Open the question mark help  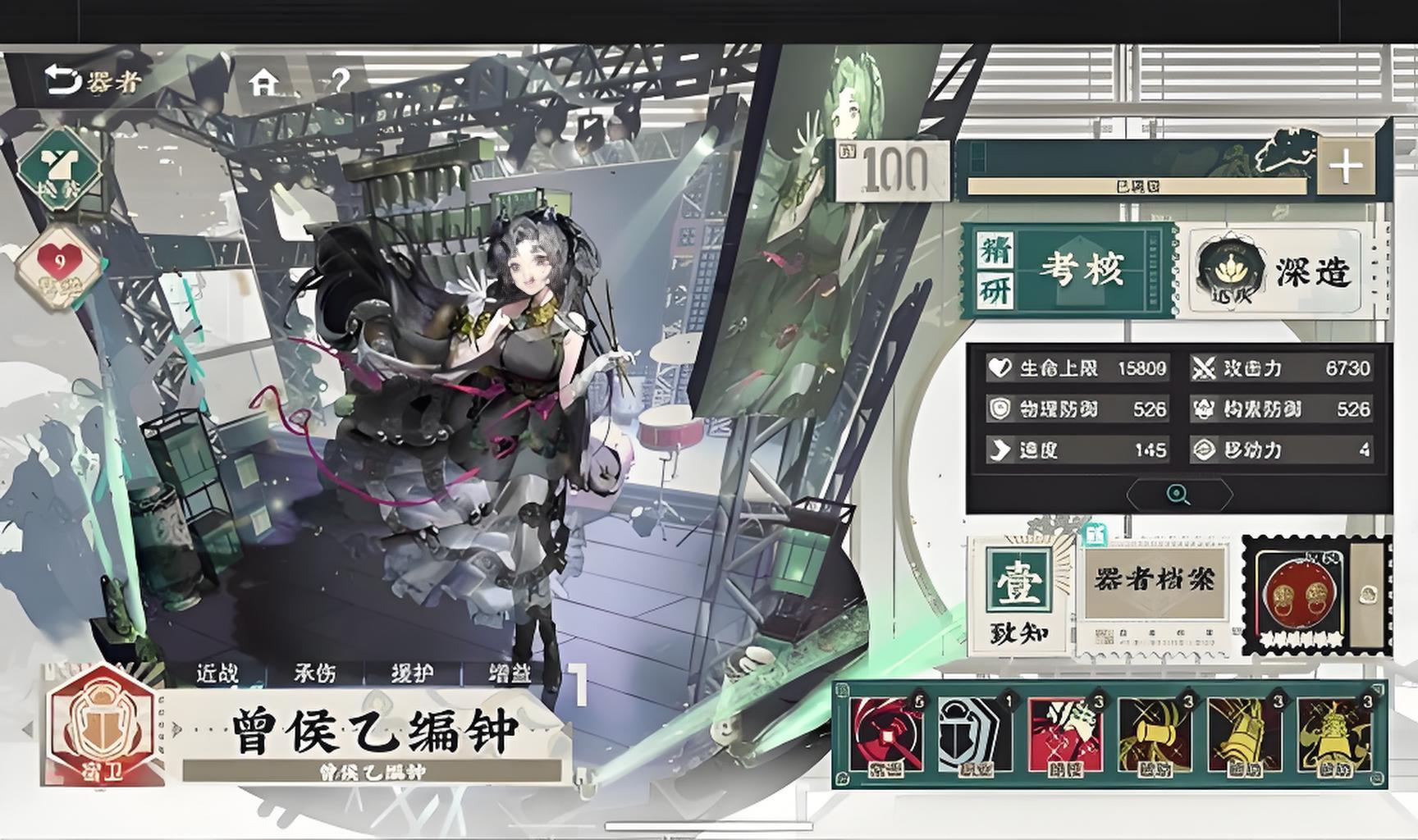[x=340, y=81]
